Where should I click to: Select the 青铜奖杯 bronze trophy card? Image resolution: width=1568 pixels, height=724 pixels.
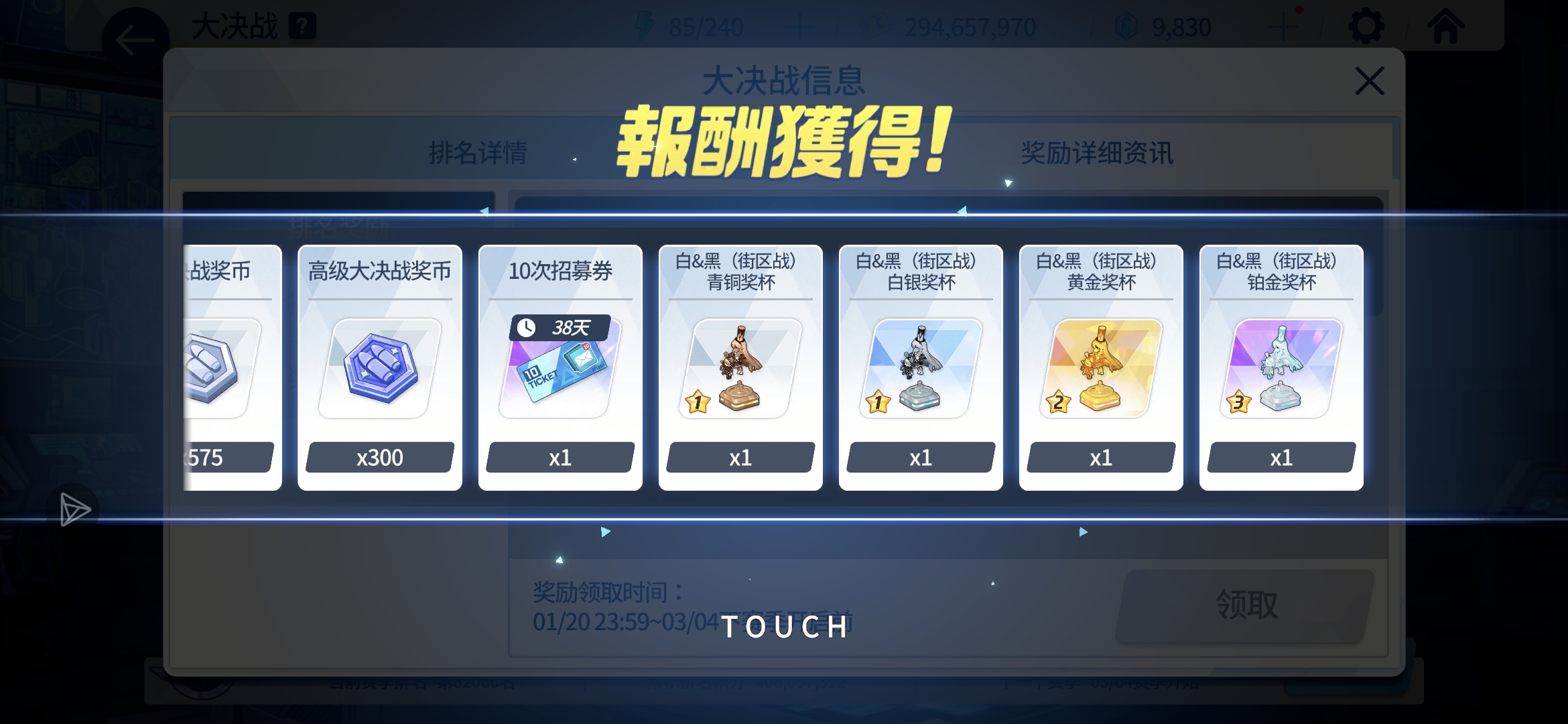pos(740,369)
